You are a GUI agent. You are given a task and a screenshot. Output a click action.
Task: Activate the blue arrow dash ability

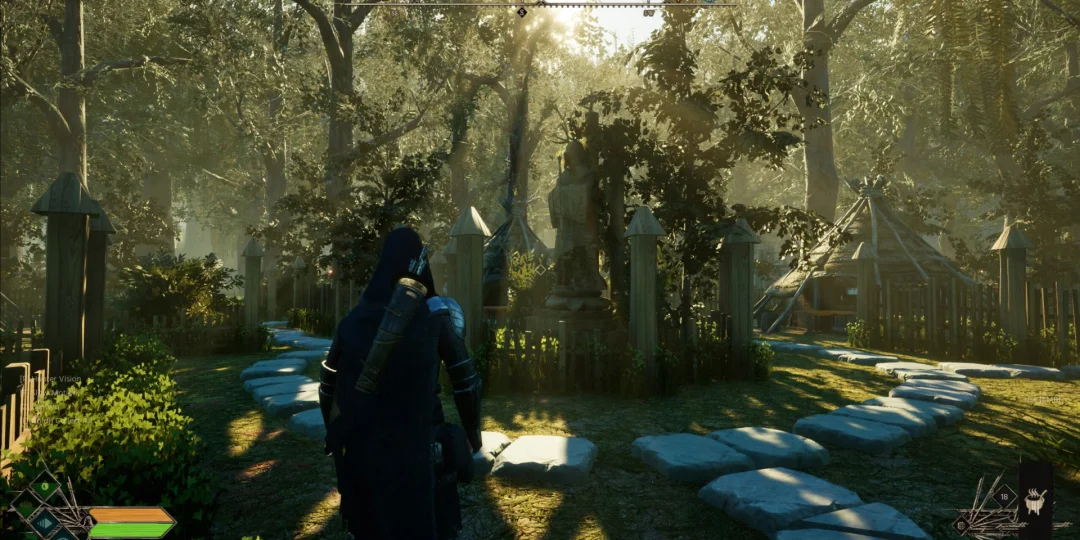[x=44, y=520]
